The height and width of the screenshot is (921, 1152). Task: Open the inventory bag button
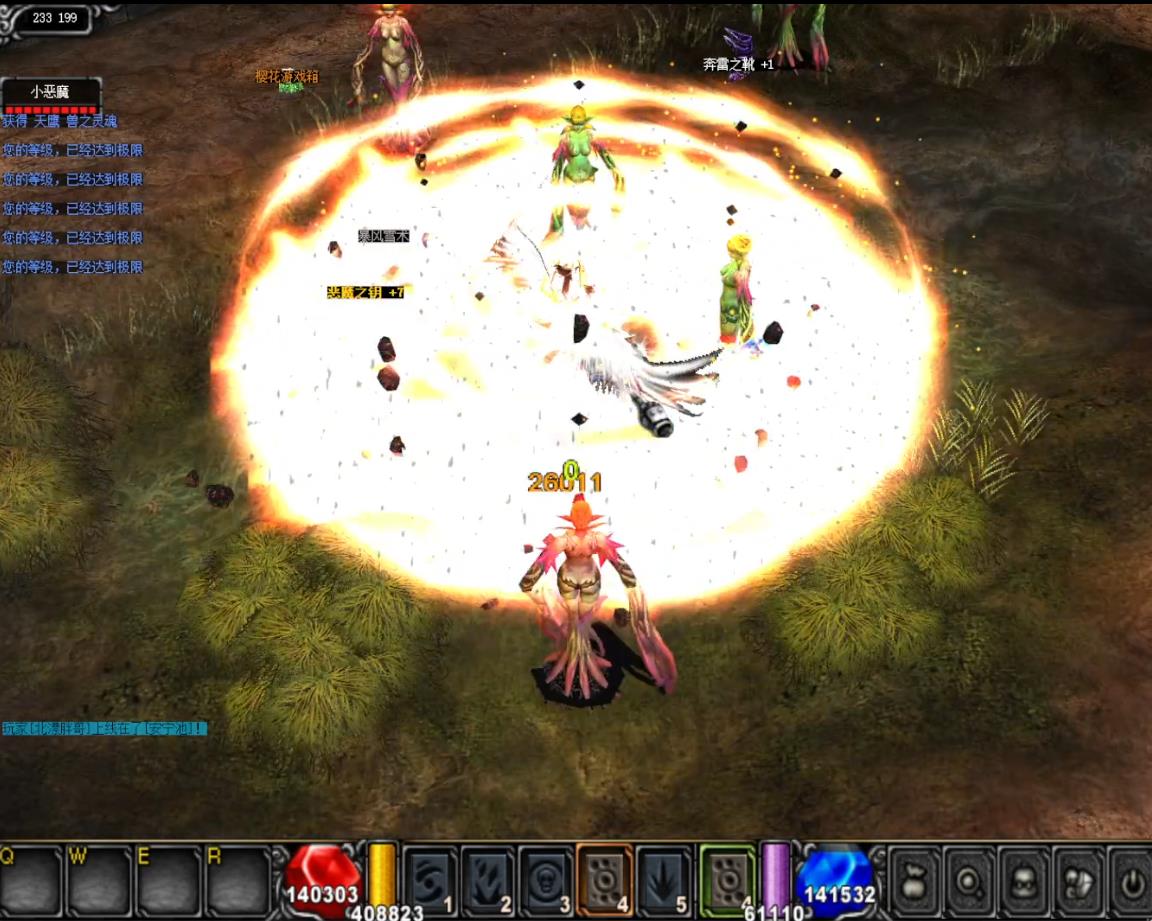click(915, 880)
